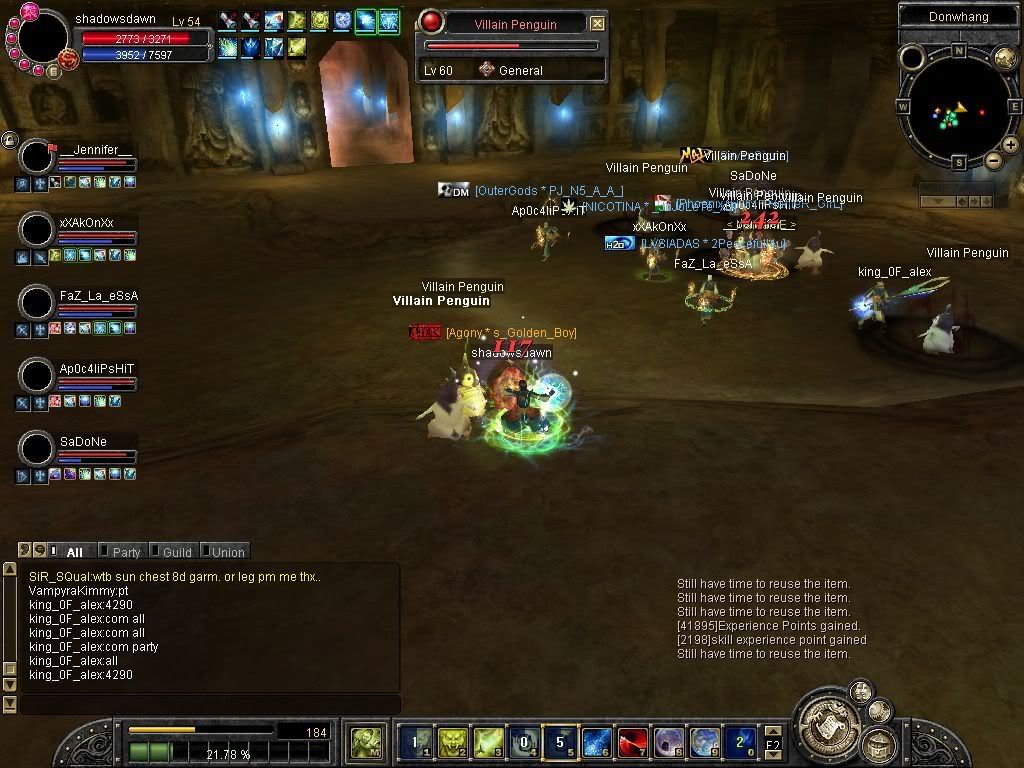
Task: Switch to the Party chat tab
Action: [x=126, y=552]
